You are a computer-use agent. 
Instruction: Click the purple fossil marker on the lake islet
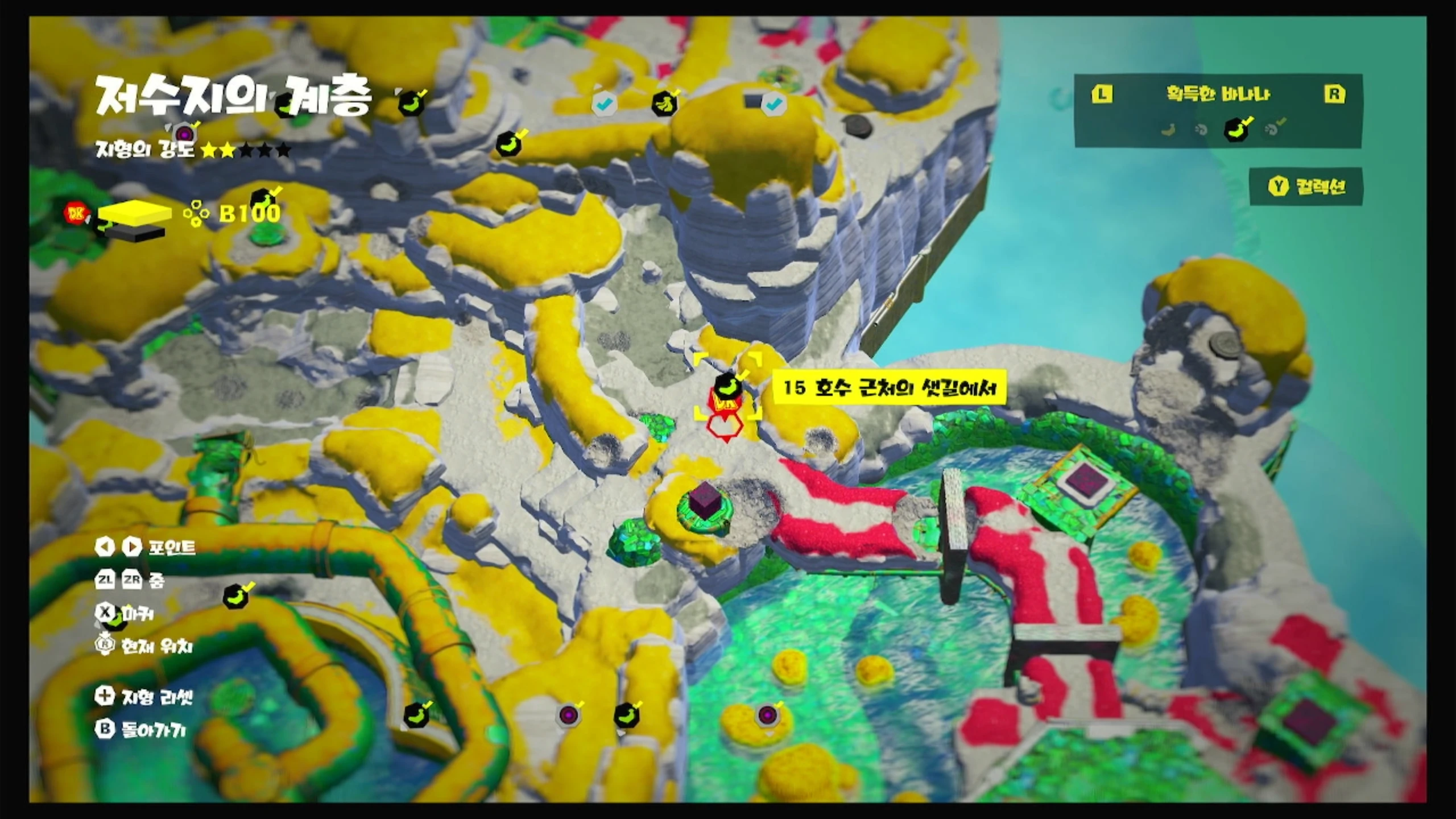[767, 714]
